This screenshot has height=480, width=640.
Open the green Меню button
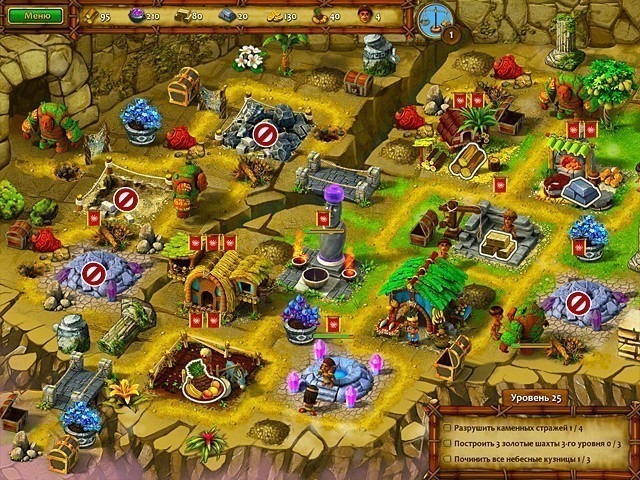(36, 16)
